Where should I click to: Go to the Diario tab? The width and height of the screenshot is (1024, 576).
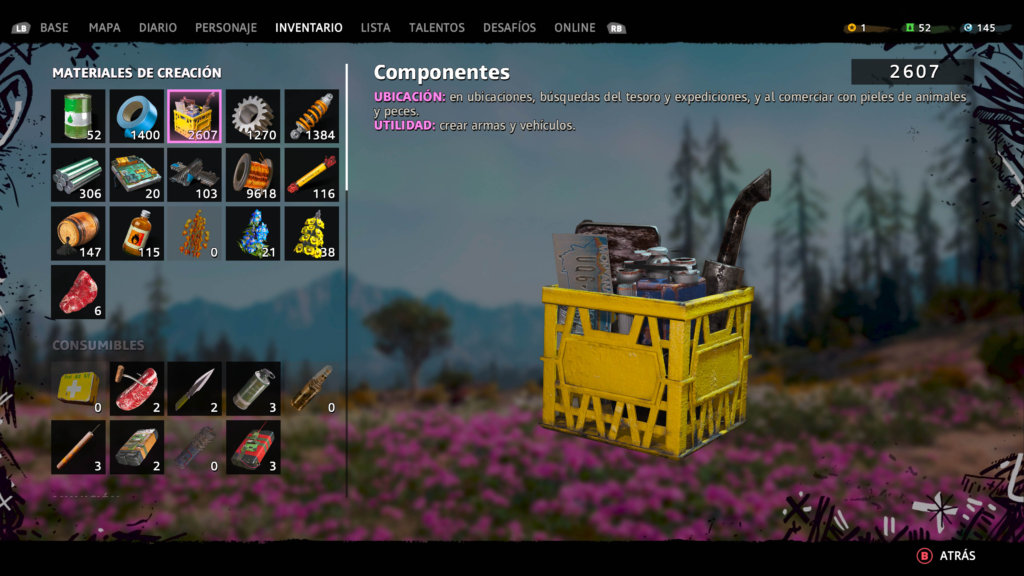(158, 28)
